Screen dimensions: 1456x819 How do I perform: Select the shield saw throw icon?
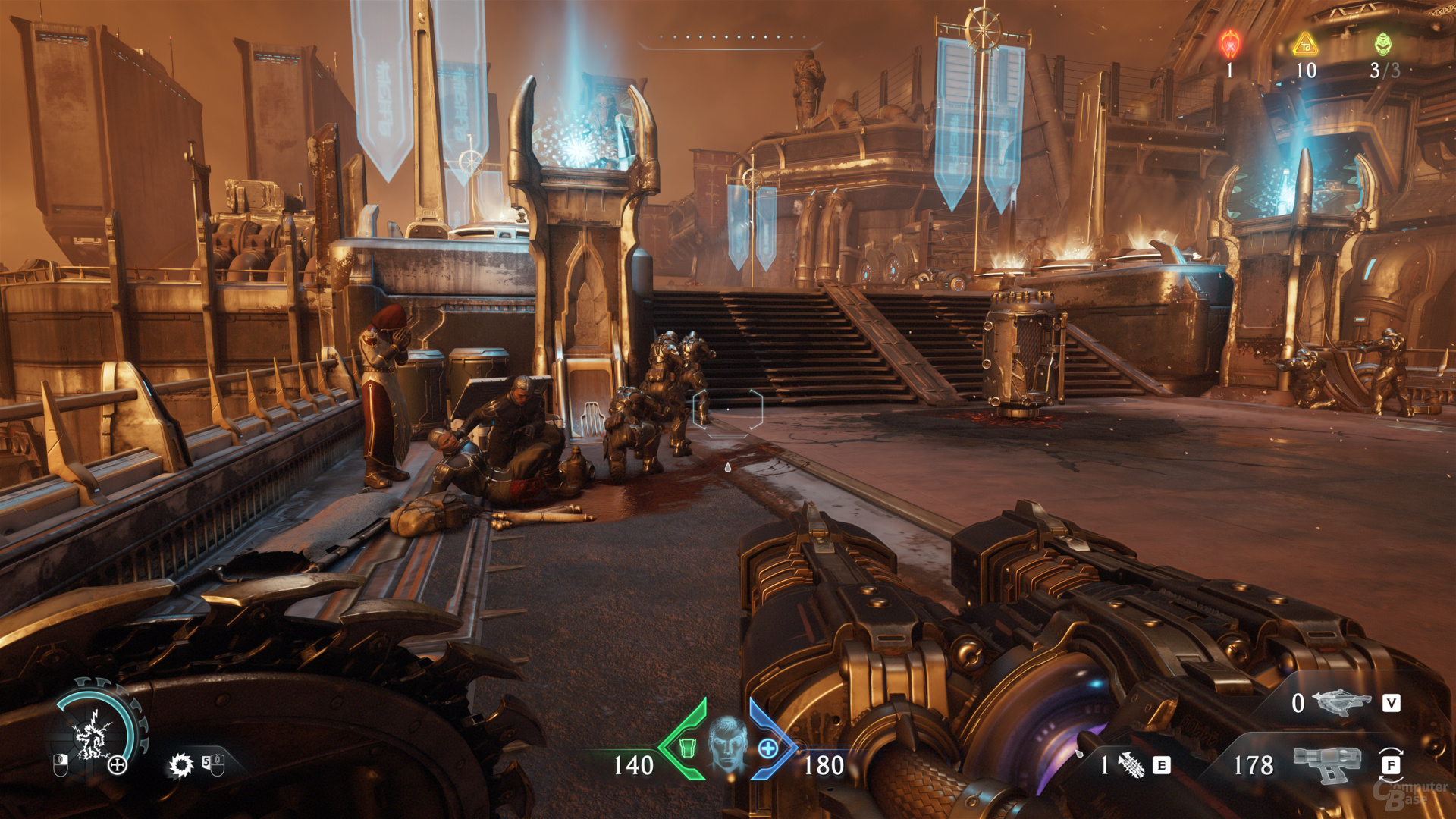(x=181, y=765)
